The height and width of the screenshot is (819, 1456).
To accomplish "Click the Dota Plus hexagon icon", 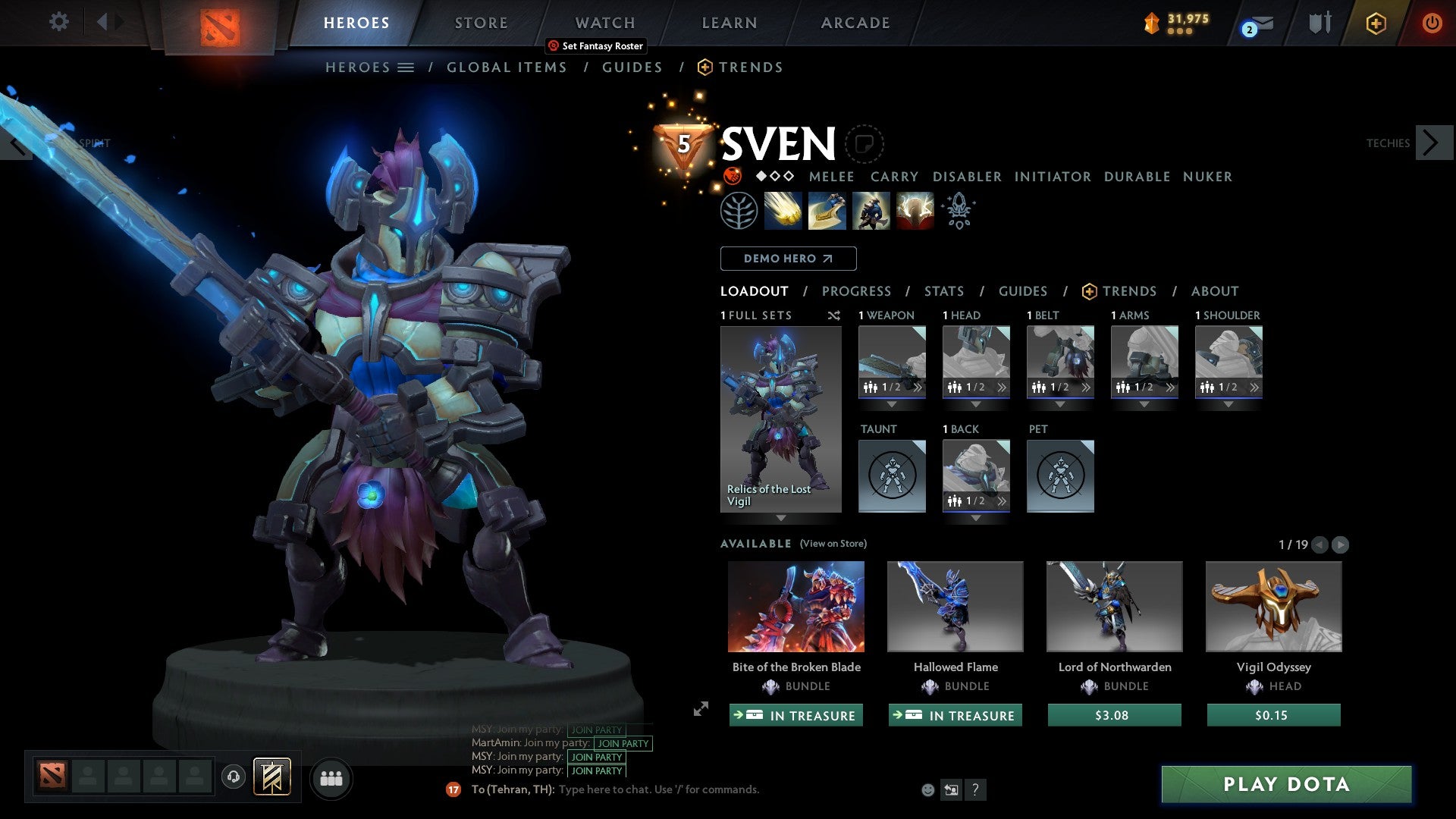I will (x=1376, y=23).
